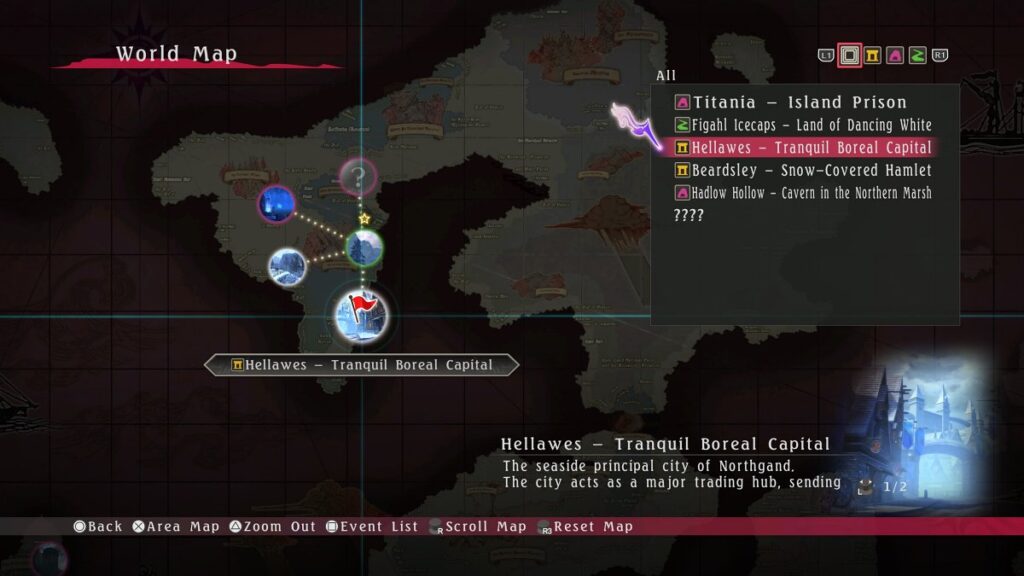Select the white-ringed snowy village map node
The width and height of the screenshot is (1024, 576).
click(287, 266)
